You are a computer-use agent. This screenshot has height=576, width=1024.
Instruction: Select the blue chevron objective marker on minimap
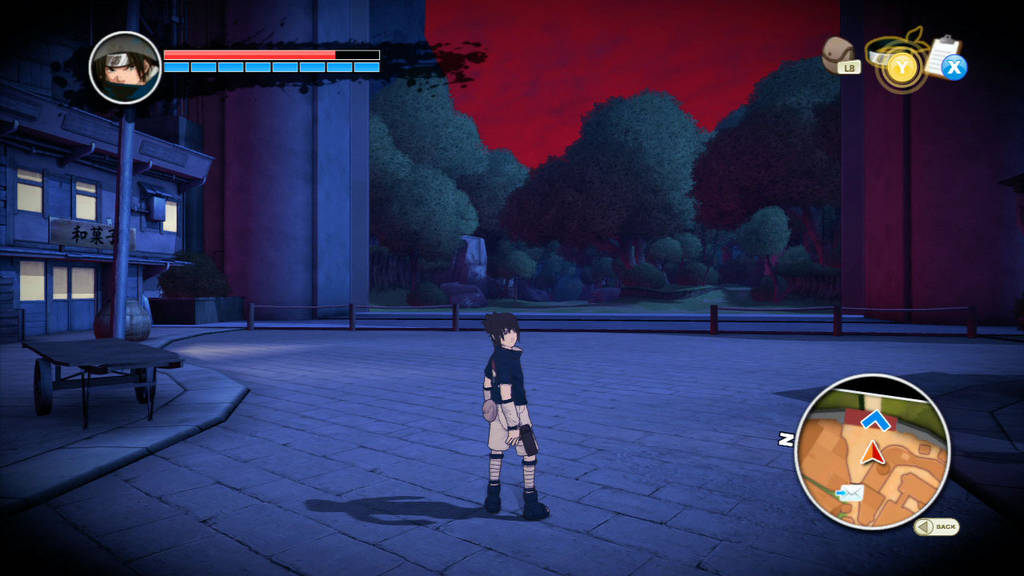pos(876,419)
